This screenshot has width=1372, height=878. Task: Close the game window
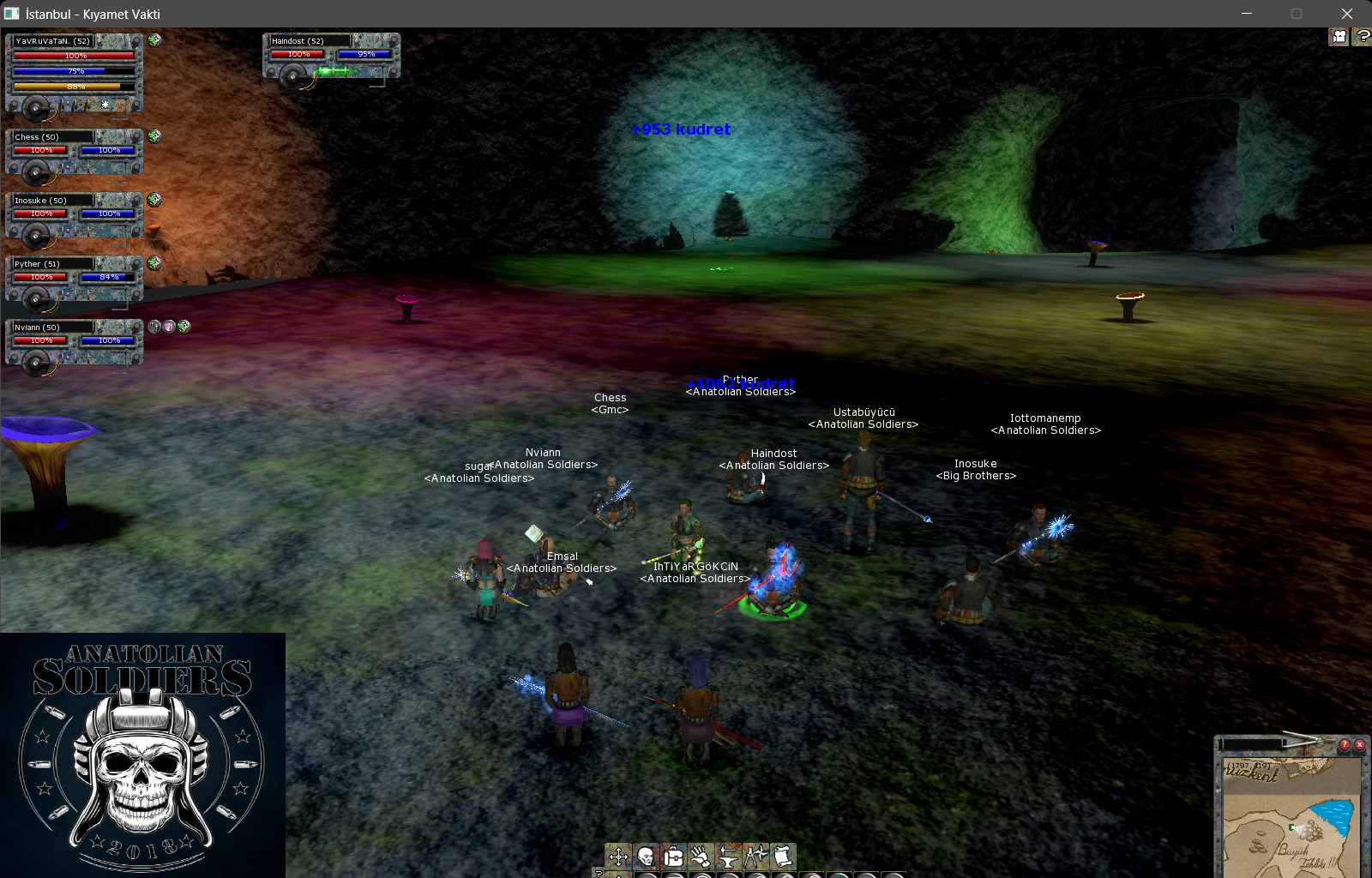[1346, 14]
